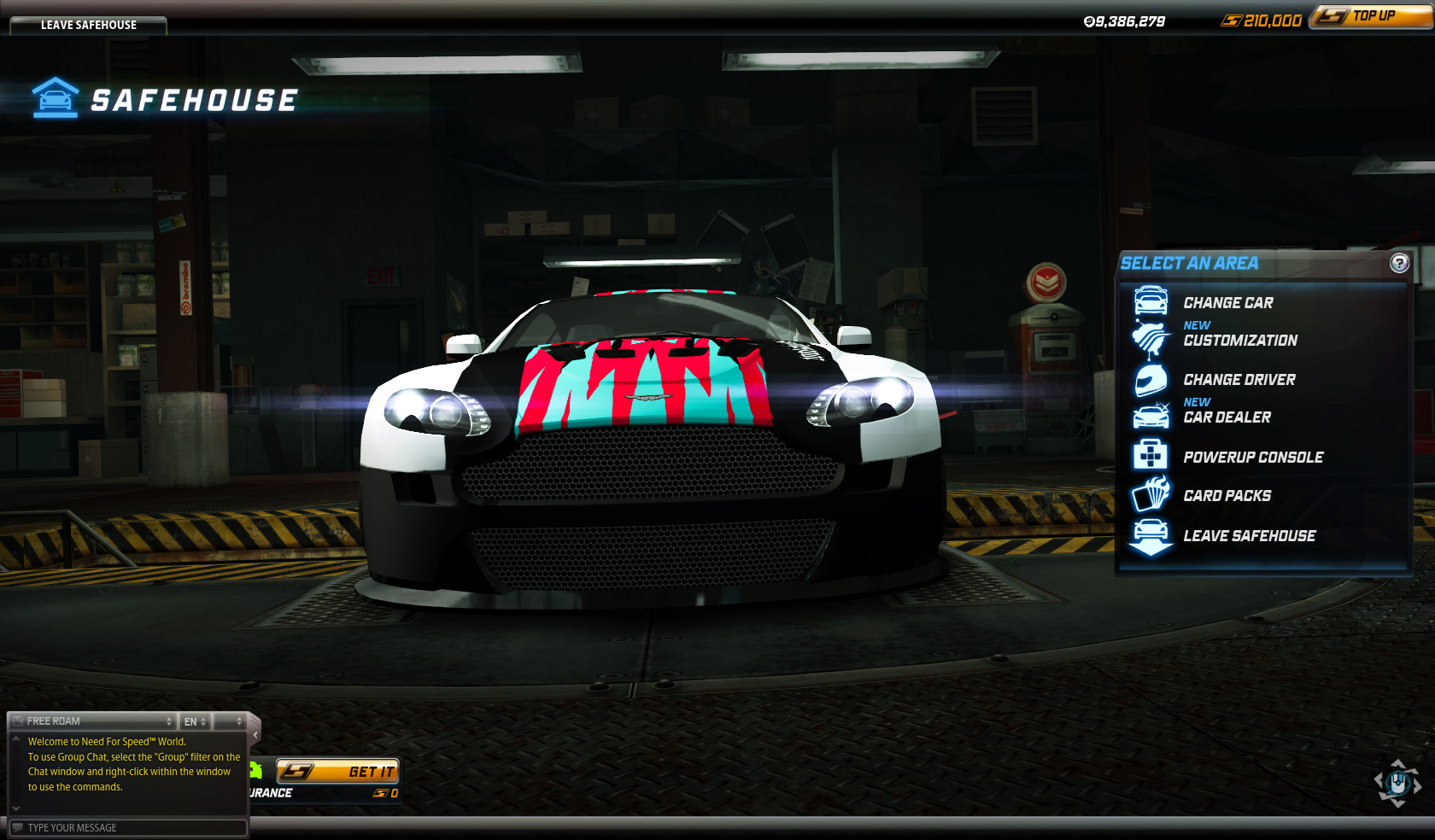This screenshot has width=1435, height=840.
Task: Click the Get It insurance button
Action: (x=337, y=772)
